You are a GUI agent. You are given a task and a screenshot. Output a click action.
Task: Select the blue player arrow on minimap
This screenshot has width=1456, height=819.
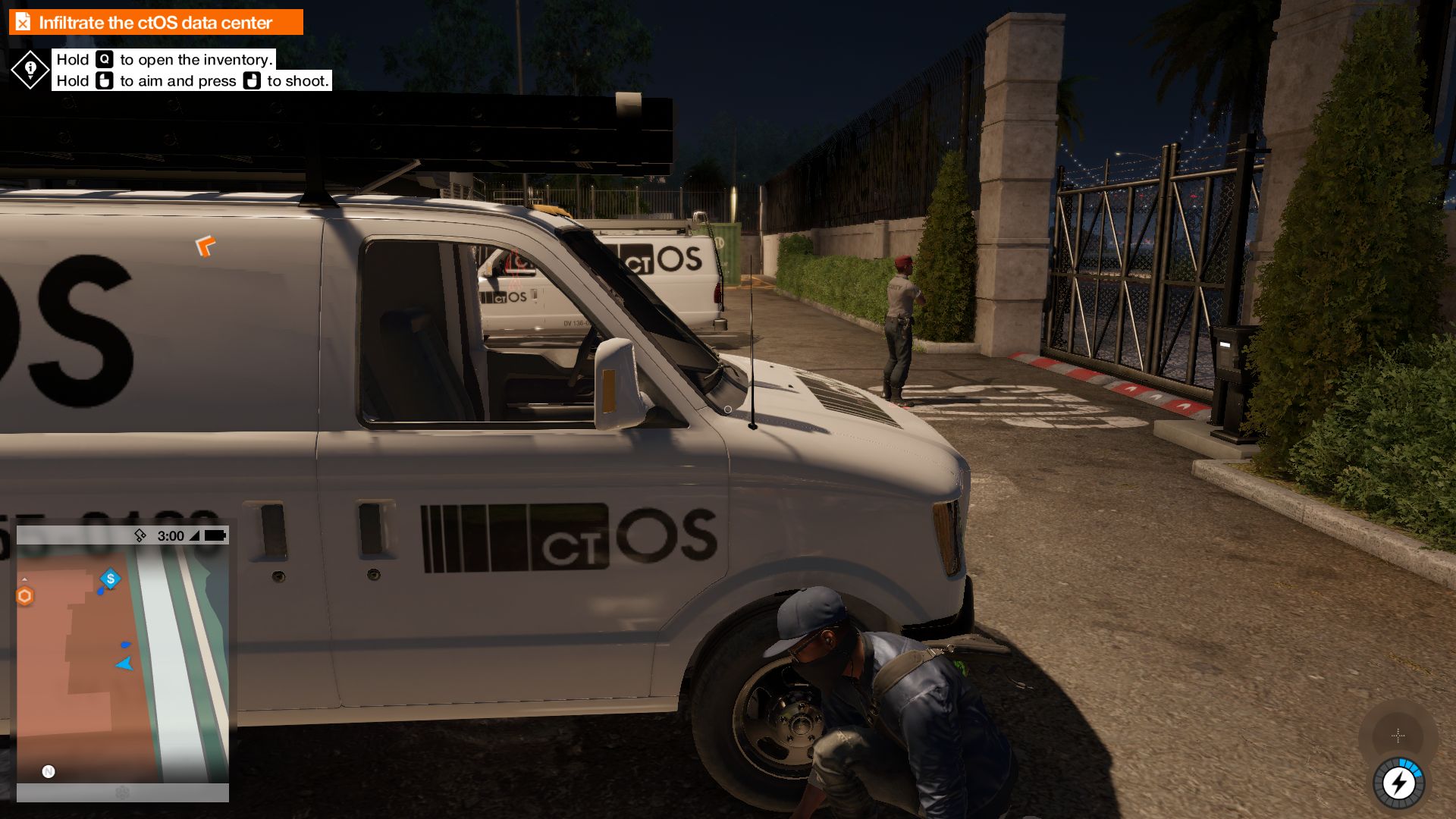point(124,664)
